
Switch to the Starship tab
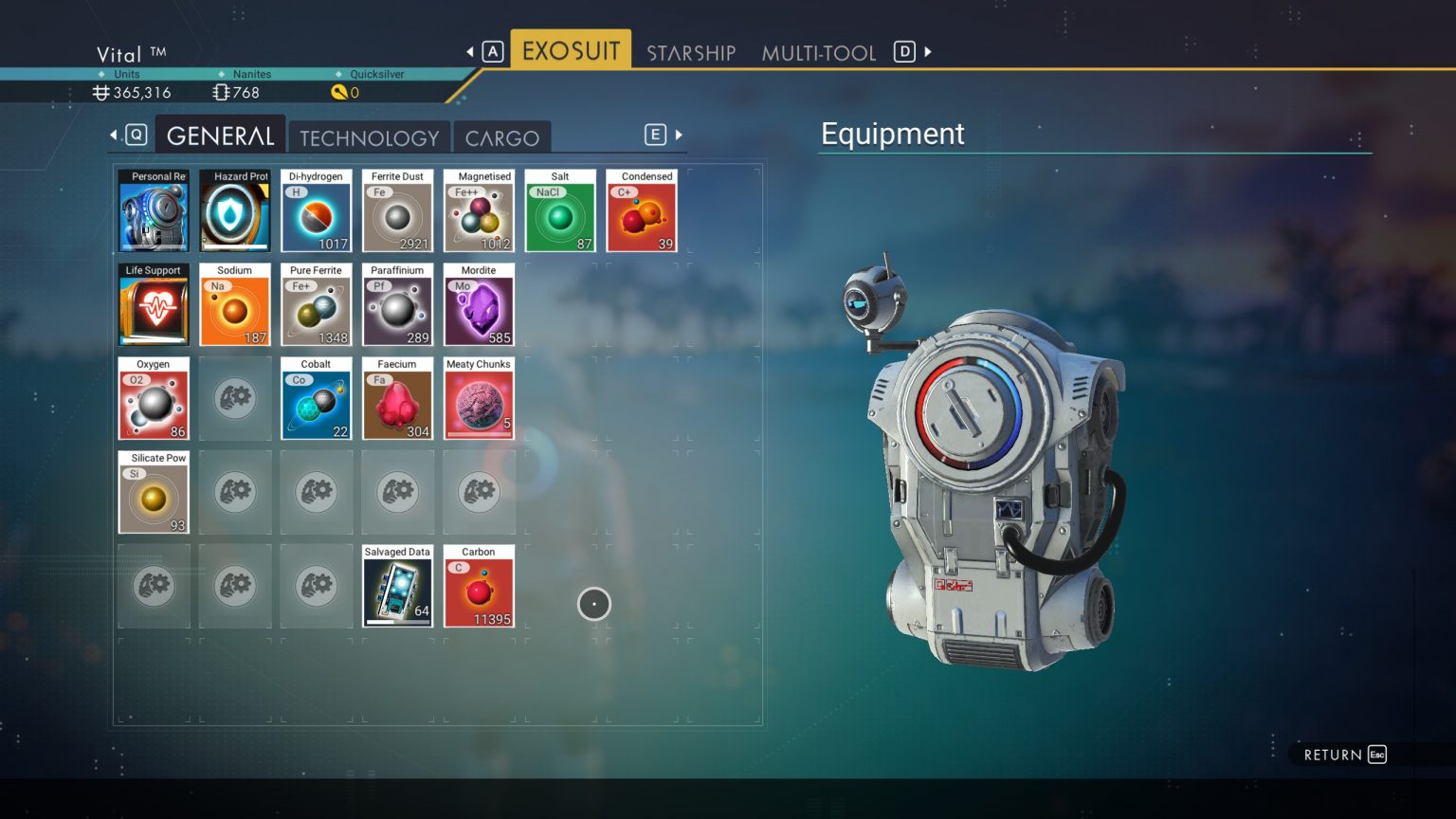pos(691,53)
